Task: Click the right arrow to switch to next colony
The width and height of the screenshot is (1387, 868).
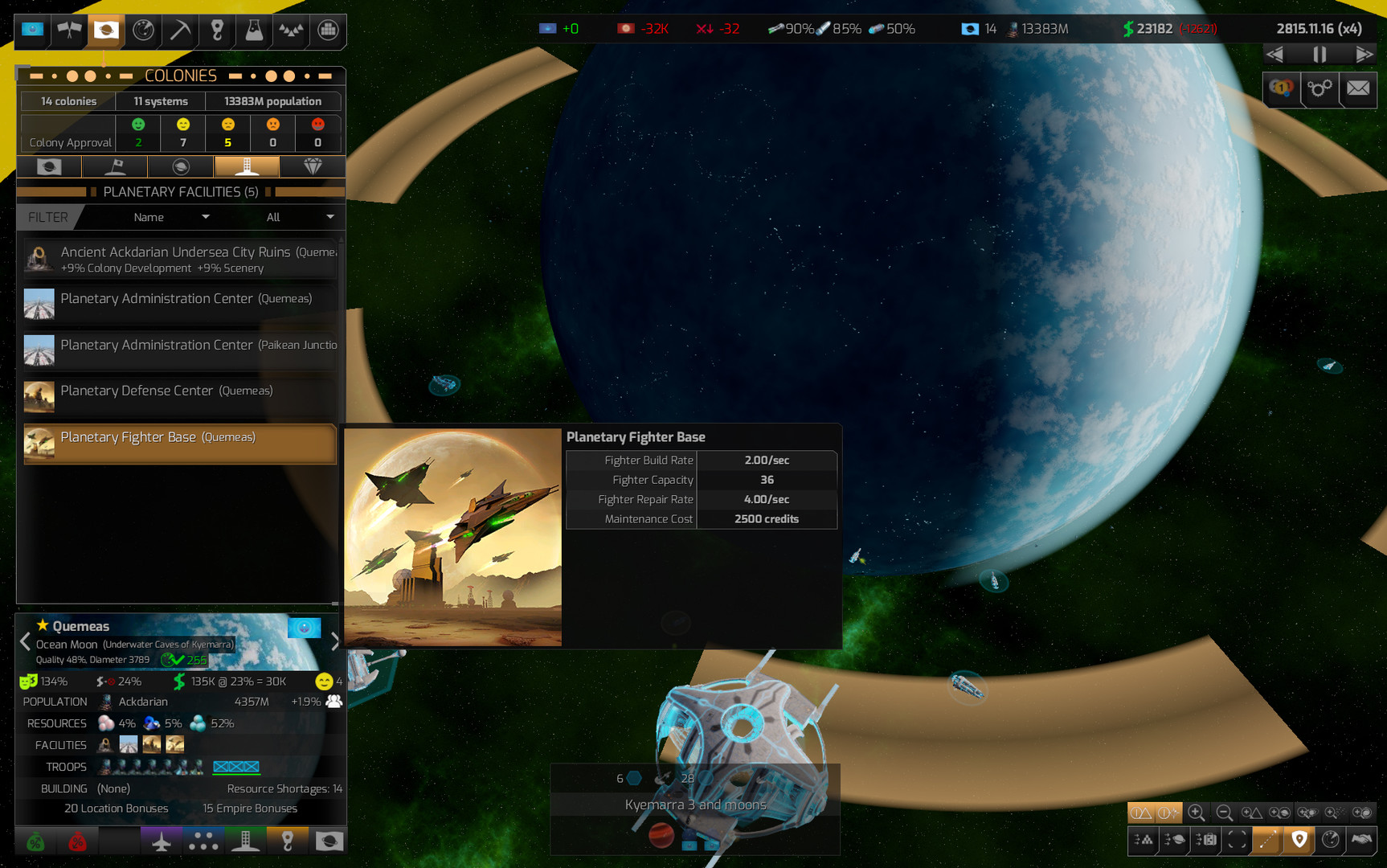Action: 336,641
